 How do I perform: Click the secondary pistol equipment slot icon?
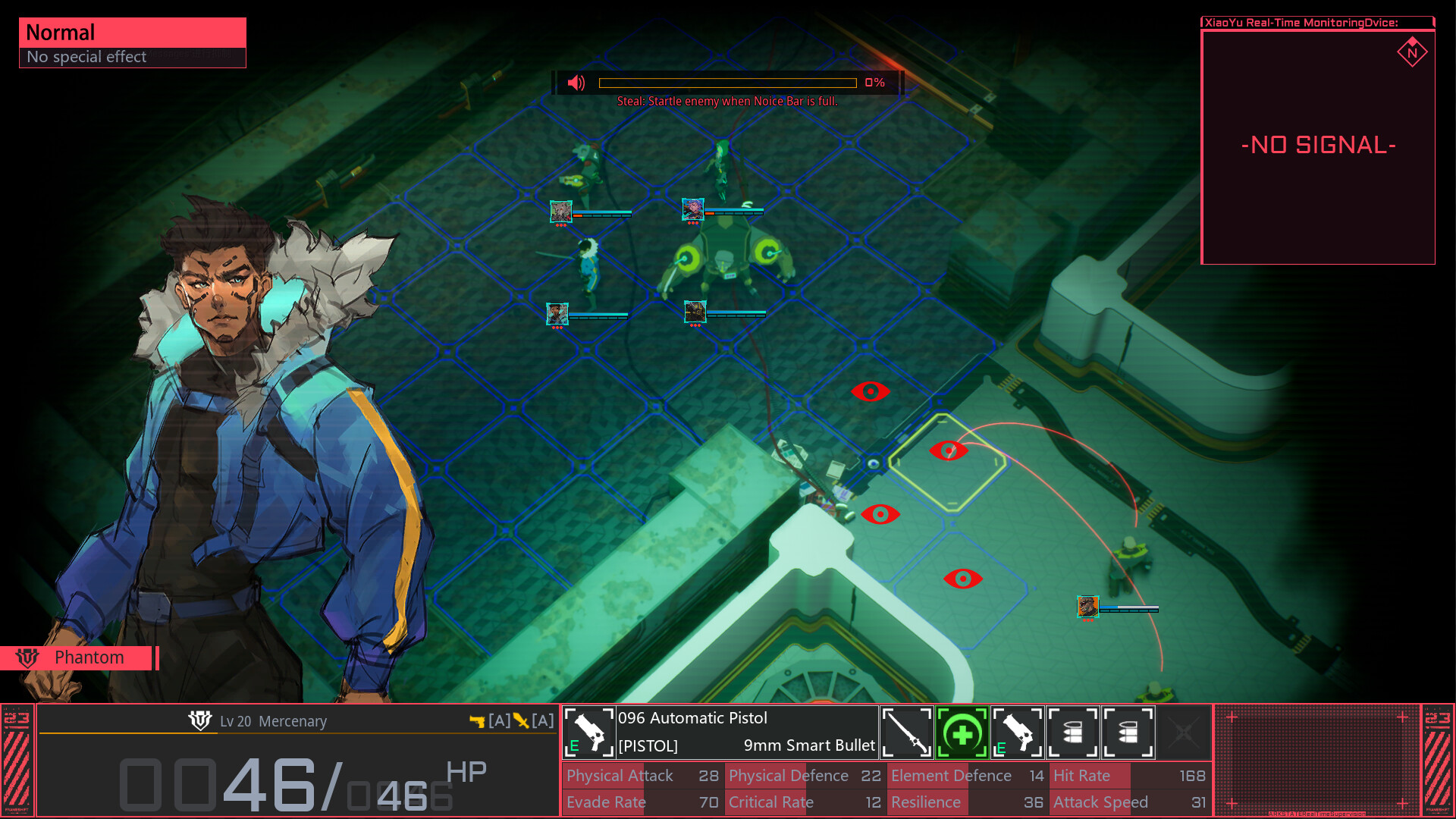point(1017,732)
